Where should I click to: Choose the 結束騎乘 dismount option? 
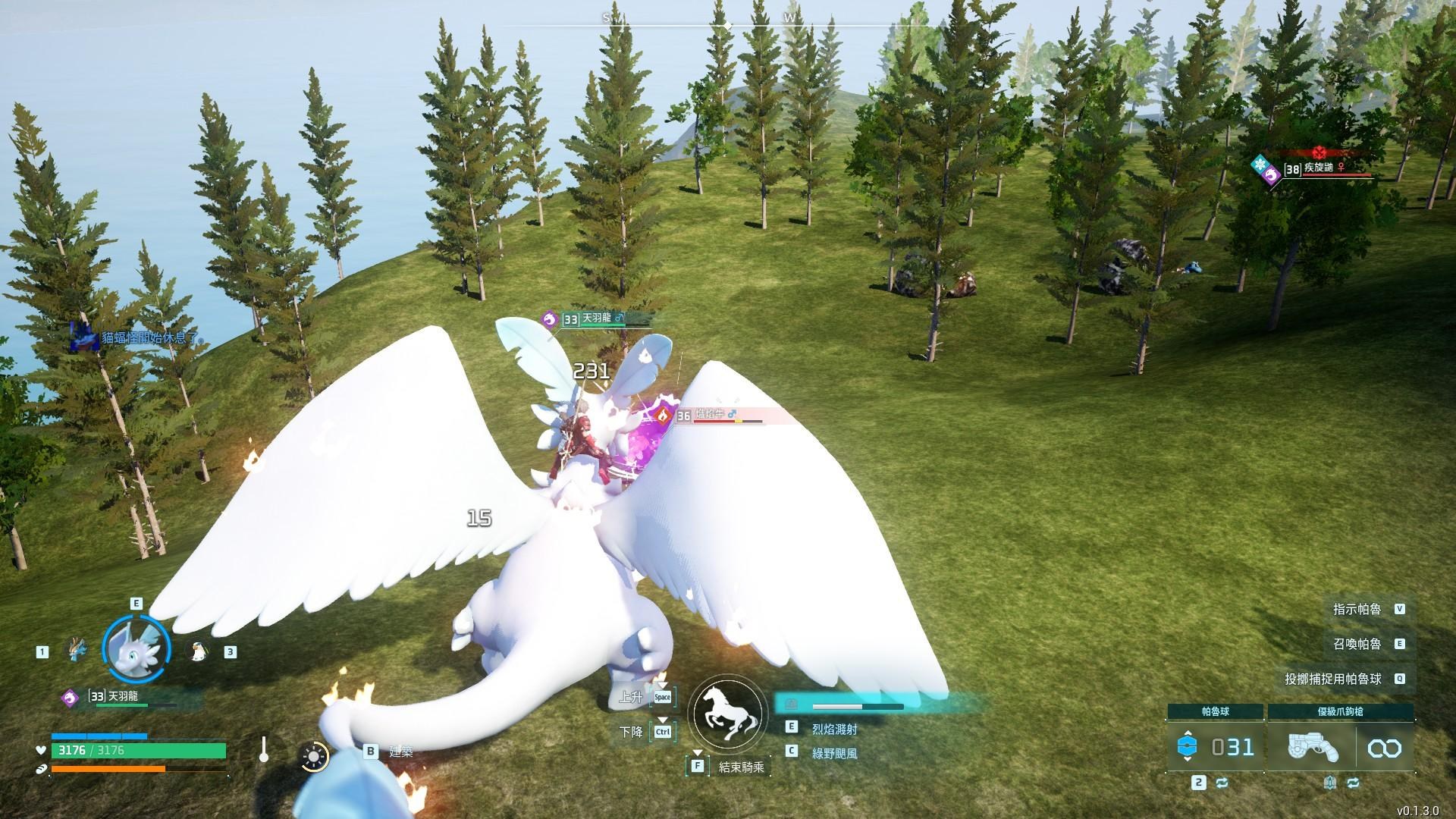[741, 767]
